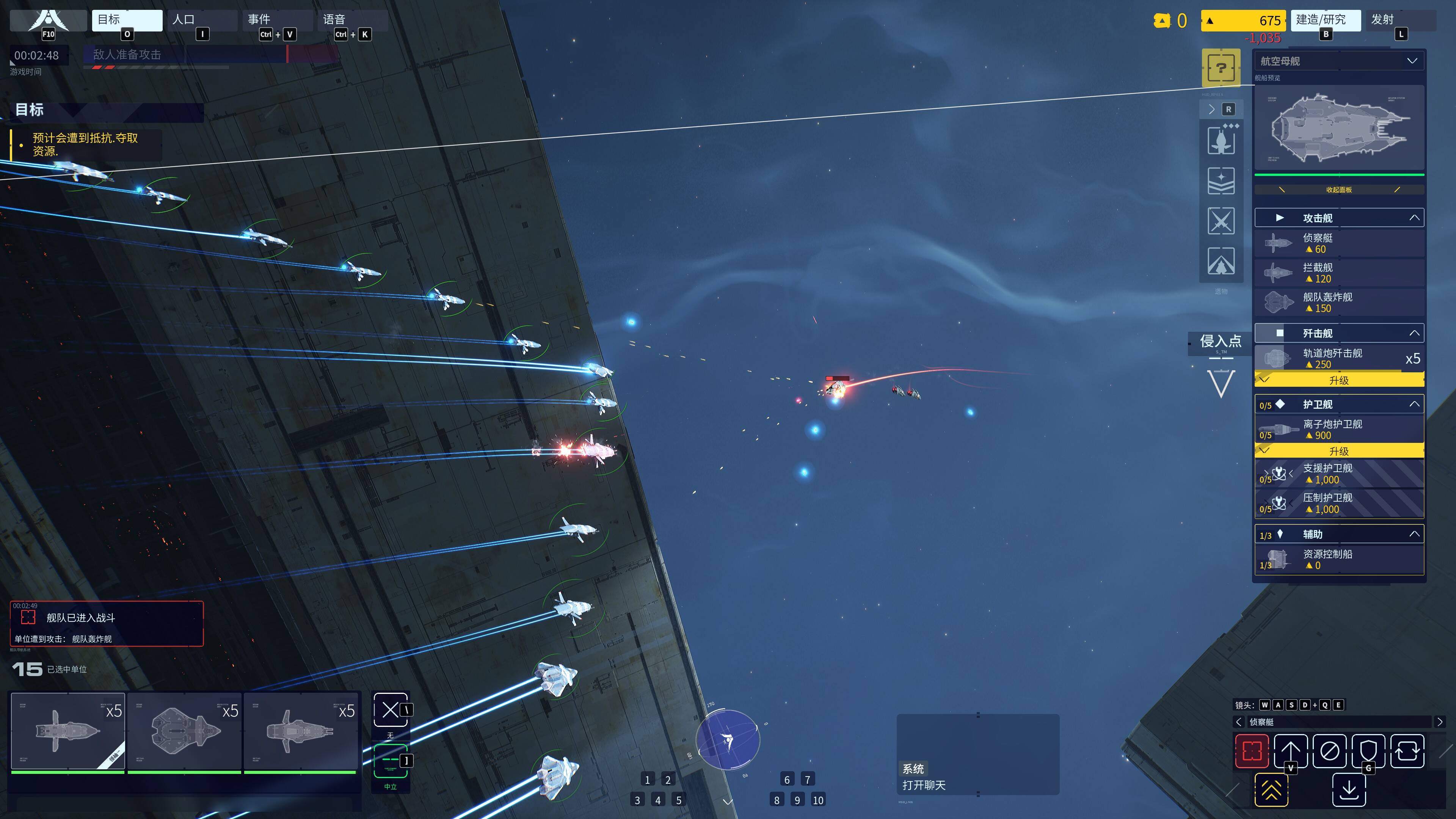
Task: Expand the 航空母舰 ship dropdown
Action: (x=1411, y=61)
